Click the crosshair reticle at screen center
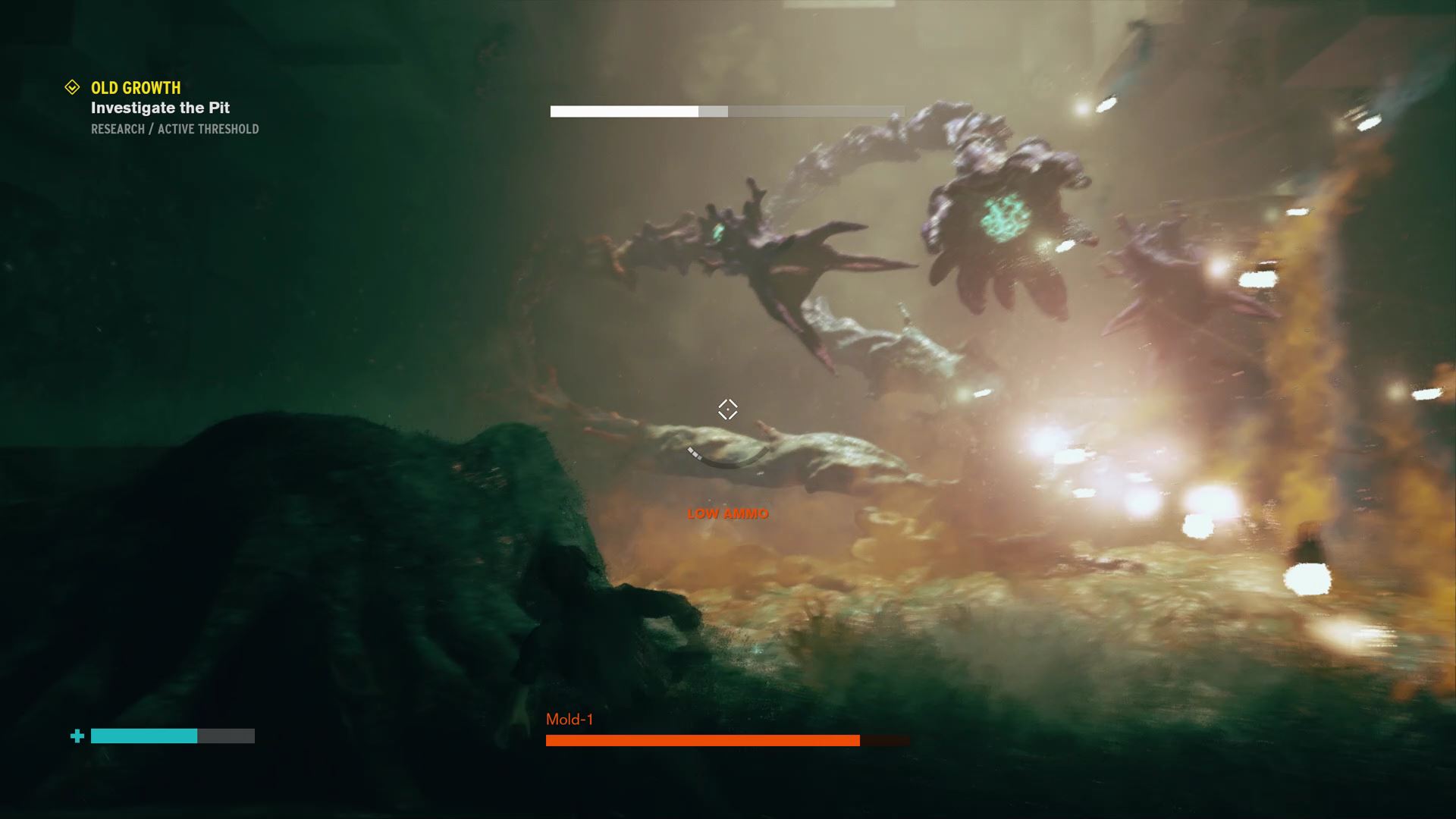 coord(727,409)
